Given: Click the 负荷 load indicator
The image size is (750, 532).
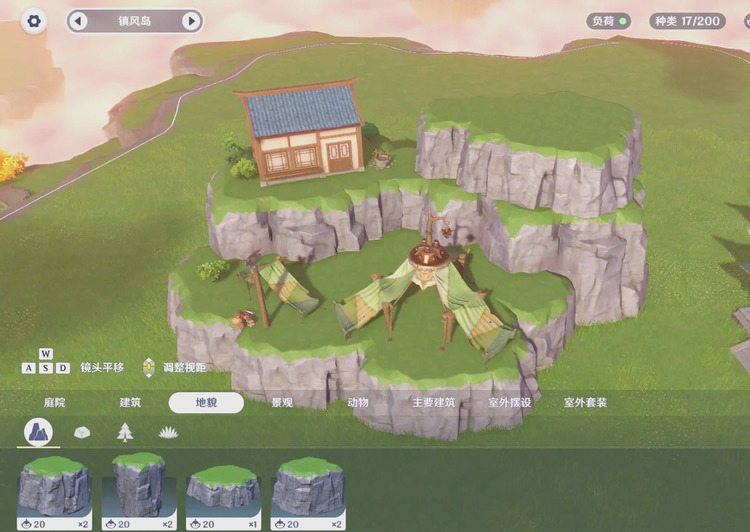Looking at the screenshot, I should pos(608,21).
